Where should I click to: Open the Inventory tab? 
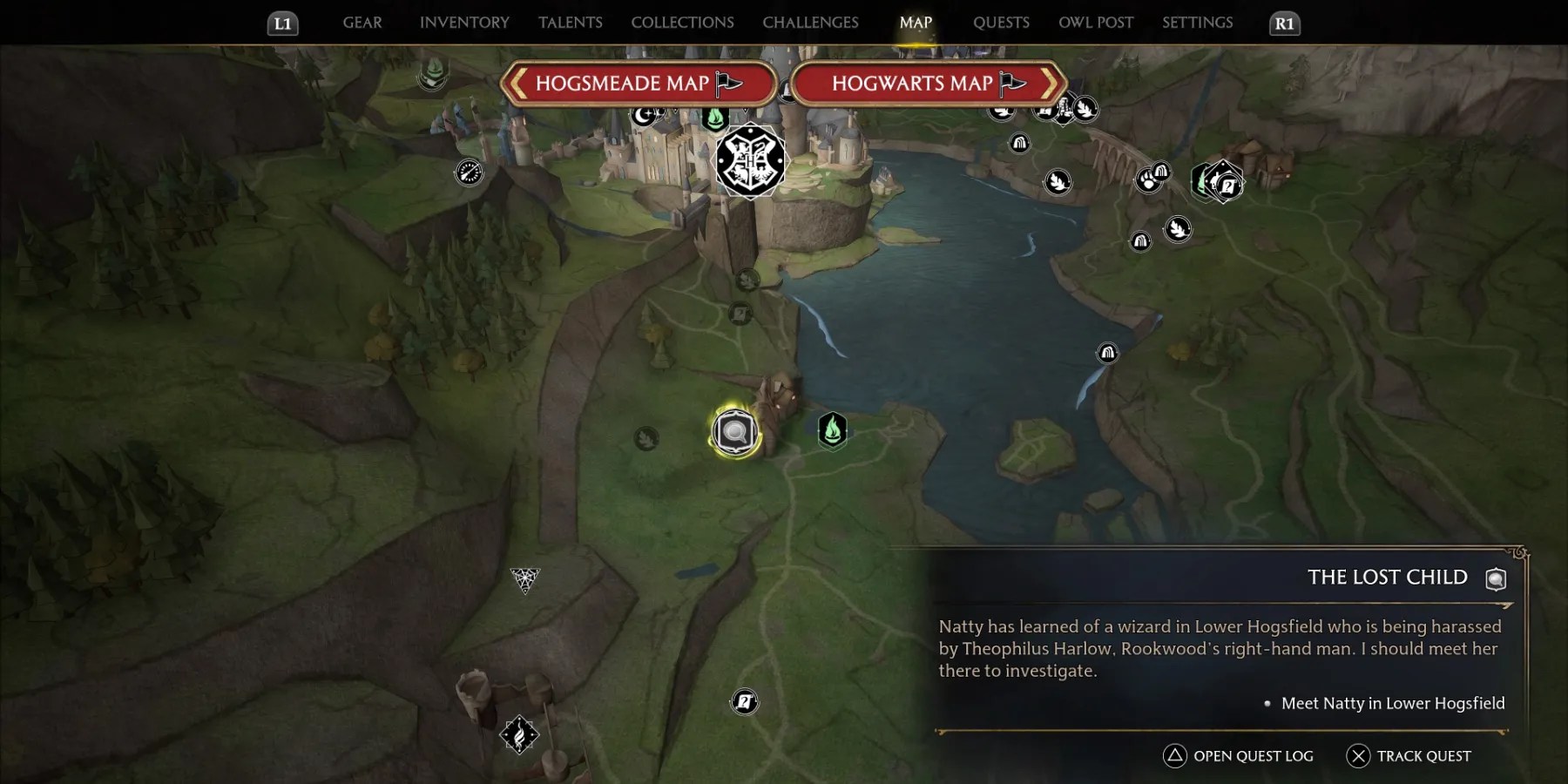click(464, 23)
